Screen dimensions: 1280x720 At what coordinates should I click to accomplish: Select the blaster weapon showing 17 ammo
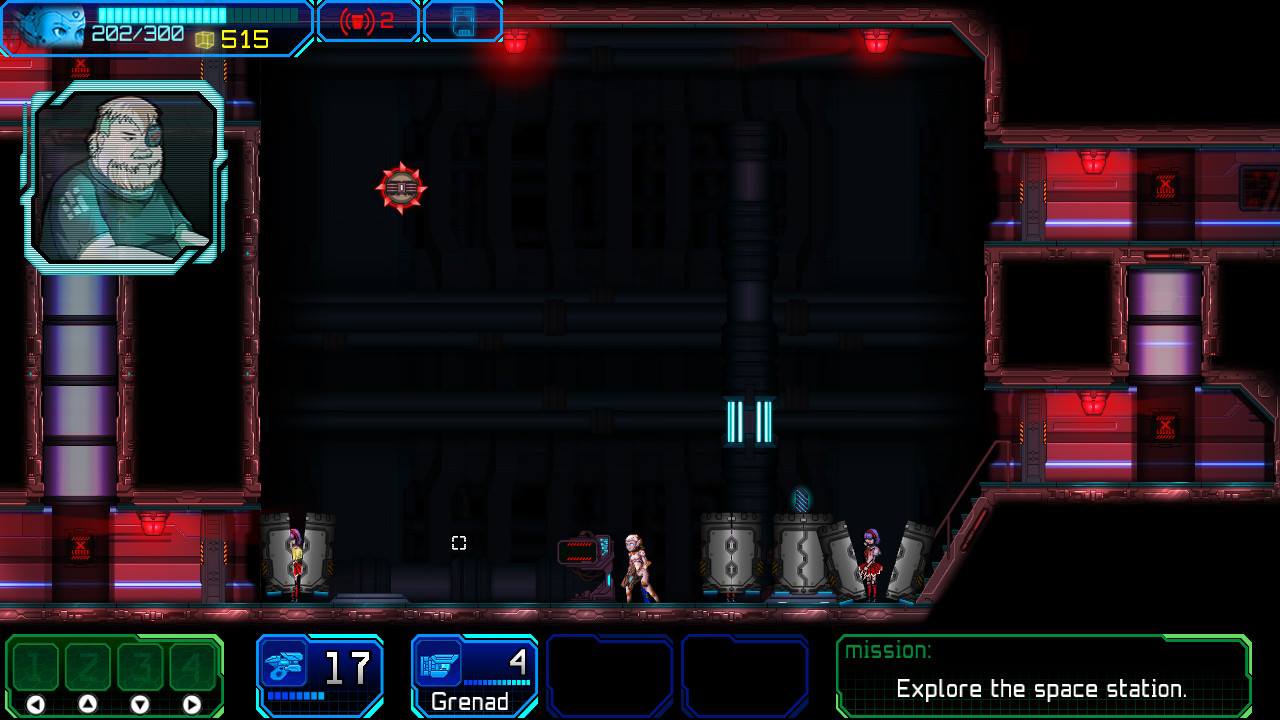coord(320,675)
